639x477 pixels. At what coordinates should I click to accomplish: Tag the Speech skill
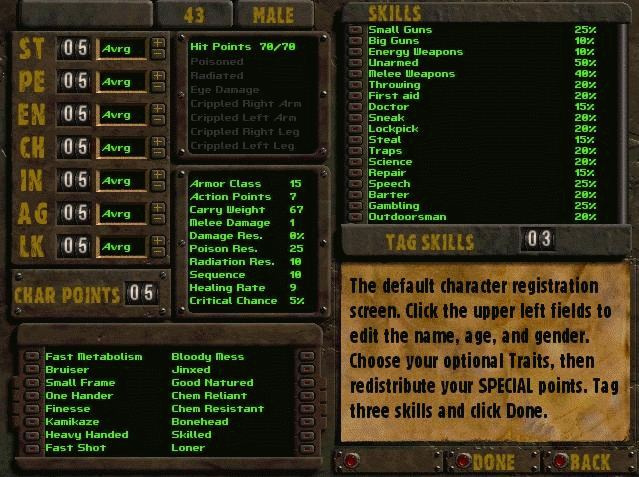(x=355, y=184)
